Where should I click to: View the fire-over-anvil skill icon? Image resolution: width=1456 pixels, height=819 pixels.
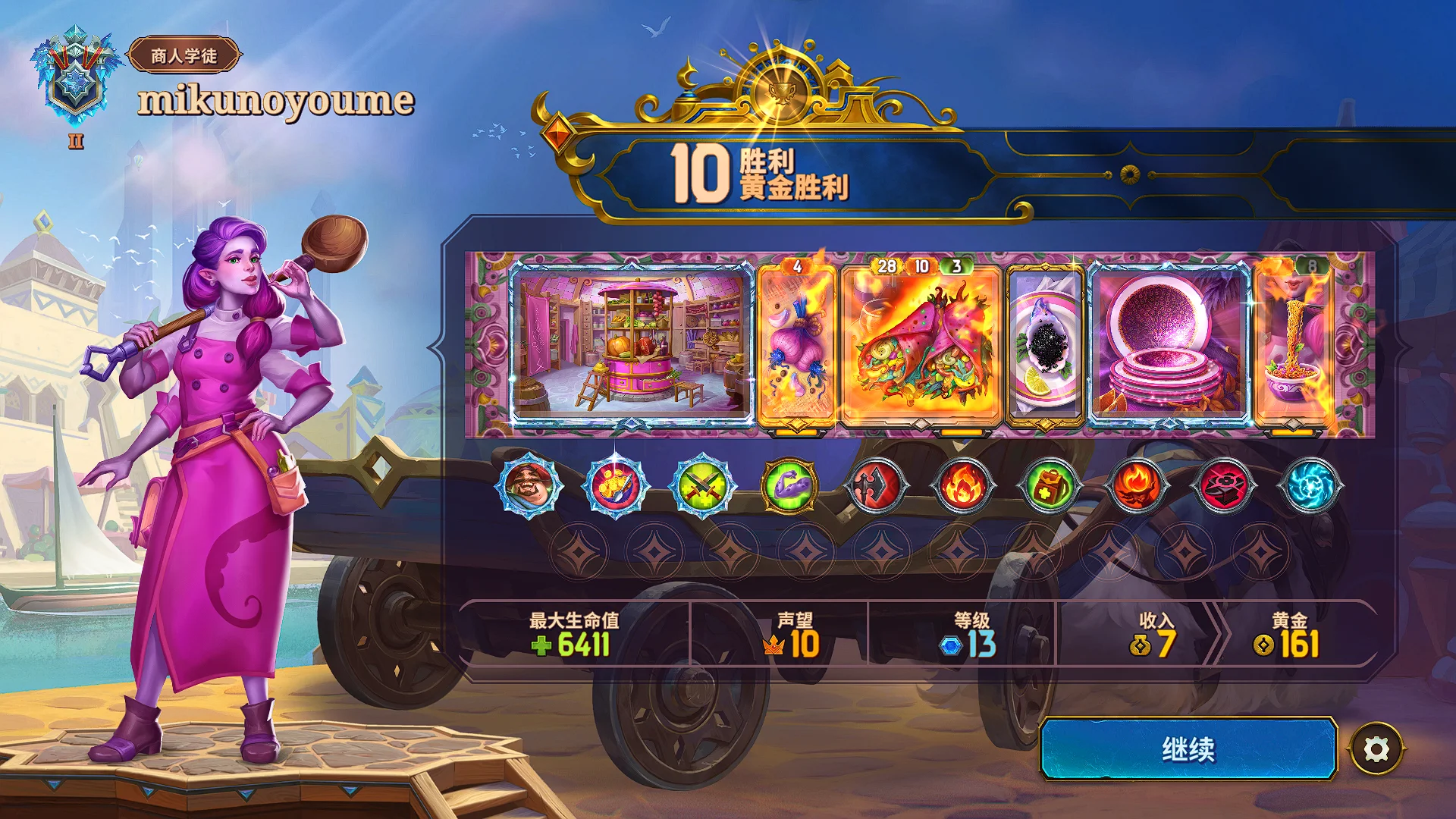pyautogui.click(x=1137, y=485)
